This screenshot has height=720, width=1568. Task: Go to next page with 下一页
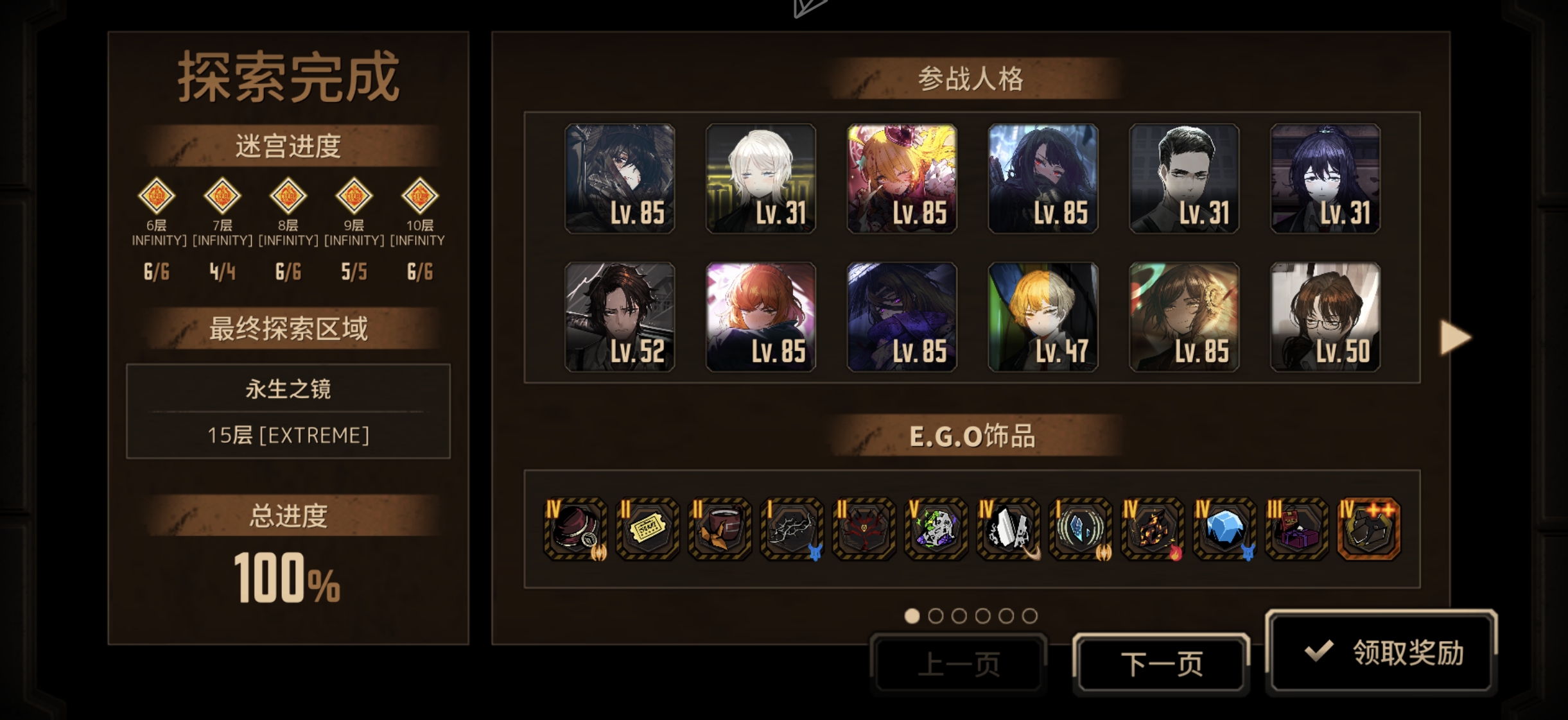tap(1161, 664)
